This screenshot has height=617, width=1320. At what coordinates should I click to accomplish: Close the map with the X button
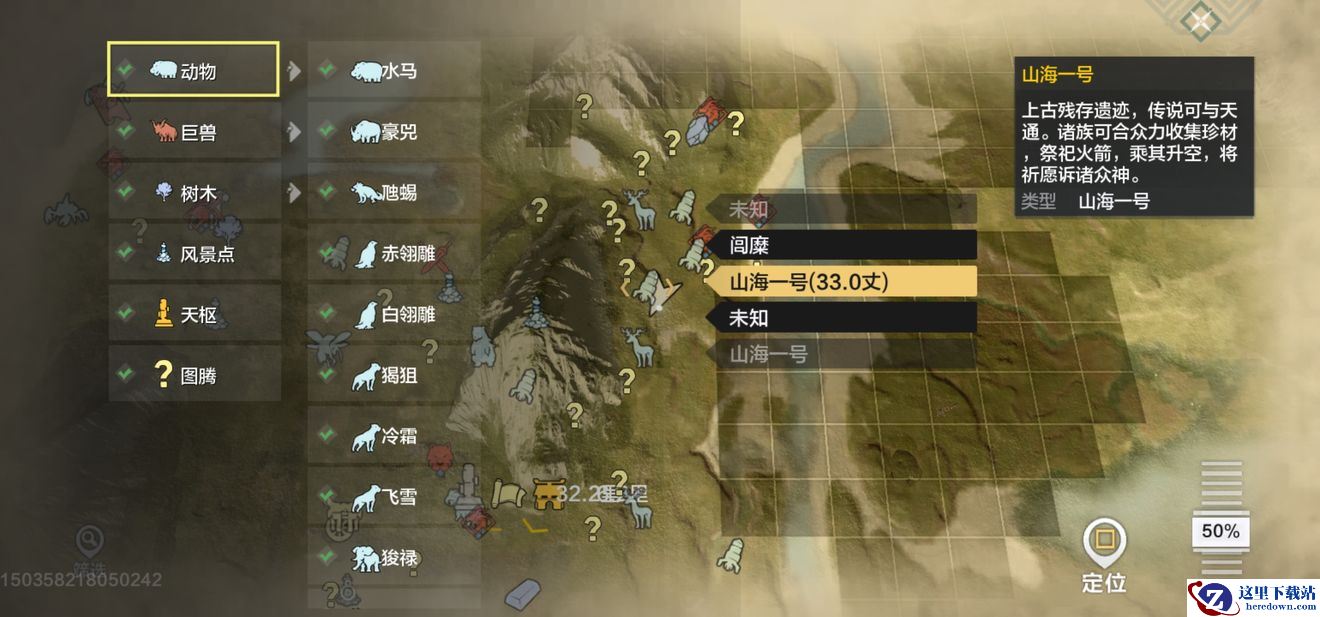tap(1199, 20)
